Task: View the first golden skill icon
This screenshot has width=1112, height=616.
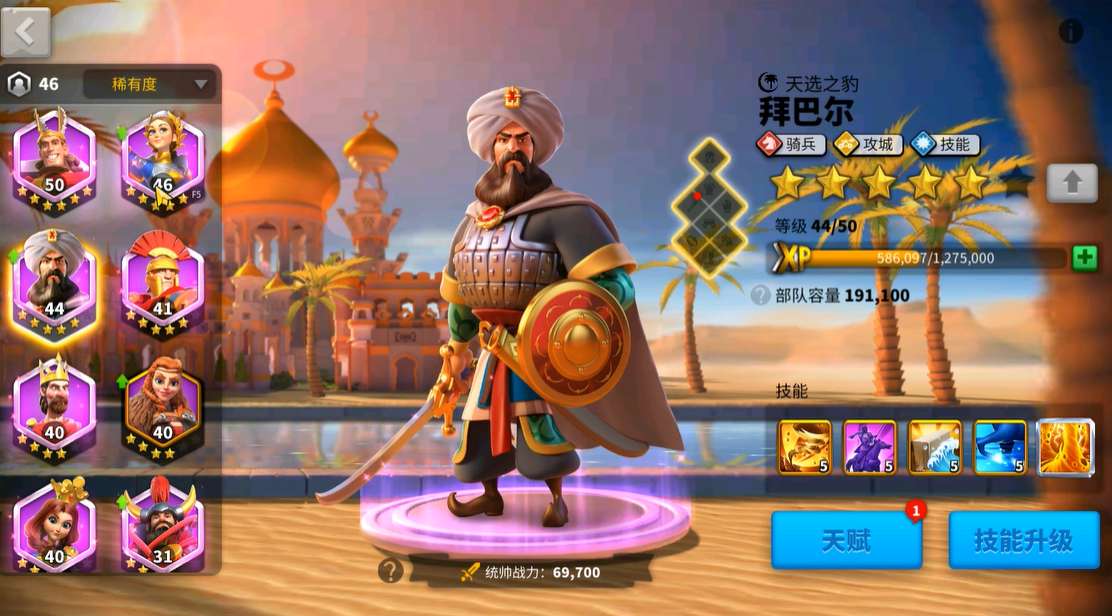Action: [805, 446]
